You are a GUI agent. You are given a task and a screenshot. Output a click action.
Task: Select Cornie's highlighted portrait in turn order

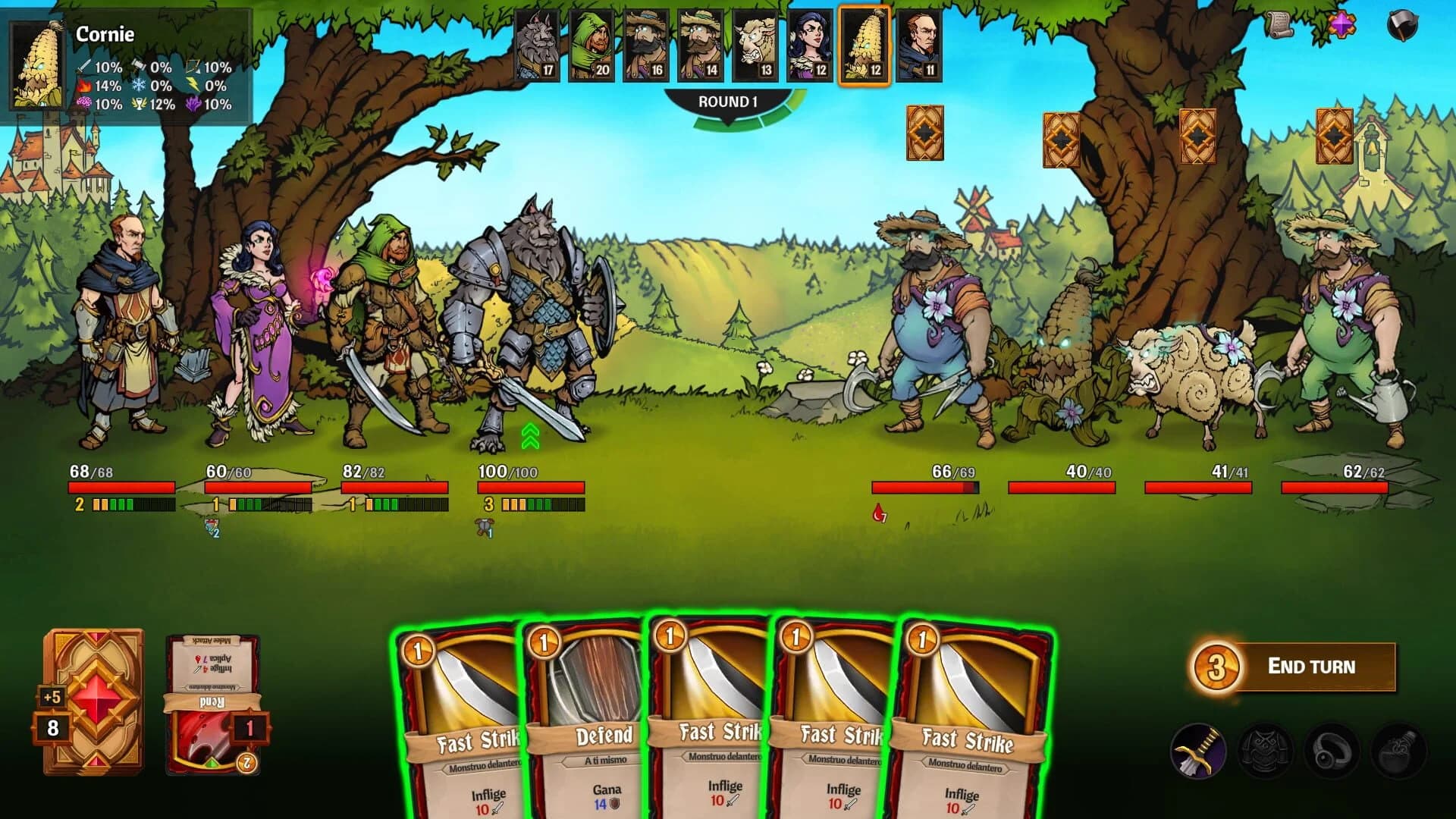pos(864,45)
